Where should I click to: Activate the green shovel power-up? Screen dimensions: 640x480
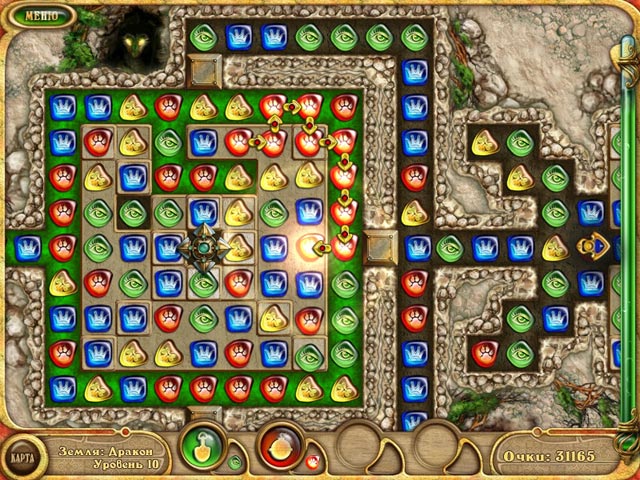tap(203, 446)
